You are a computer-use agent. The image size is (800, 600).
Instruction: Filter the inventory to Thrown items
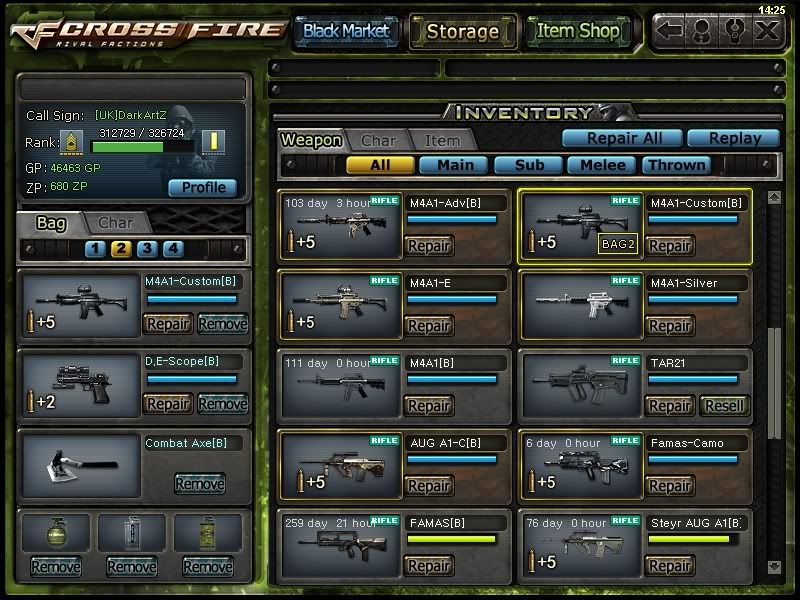[x=676, y=165]
